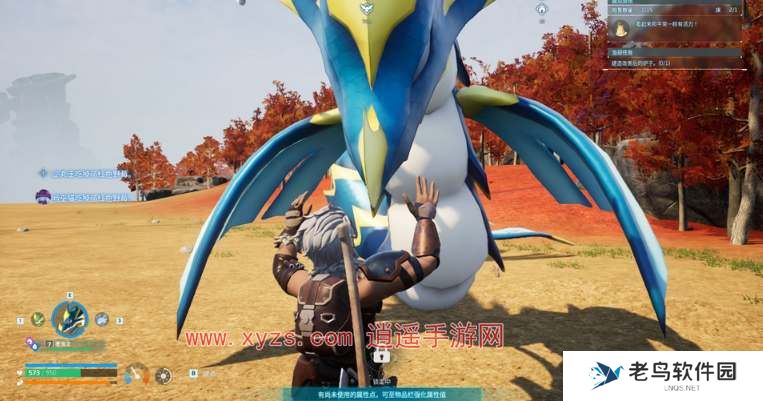Click the base home marker icon
The image size is (763, 401).
pos(541,9)
